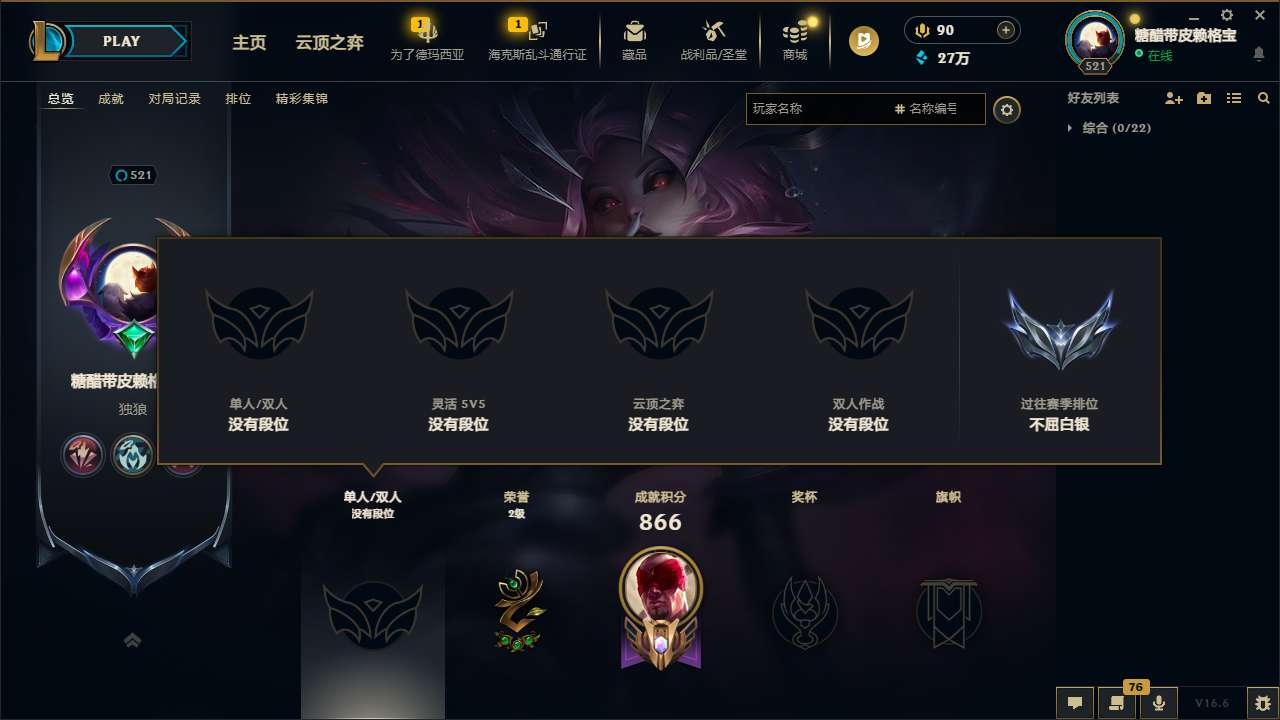Open the 为了德玛西亚 event icon

(428, 40)
